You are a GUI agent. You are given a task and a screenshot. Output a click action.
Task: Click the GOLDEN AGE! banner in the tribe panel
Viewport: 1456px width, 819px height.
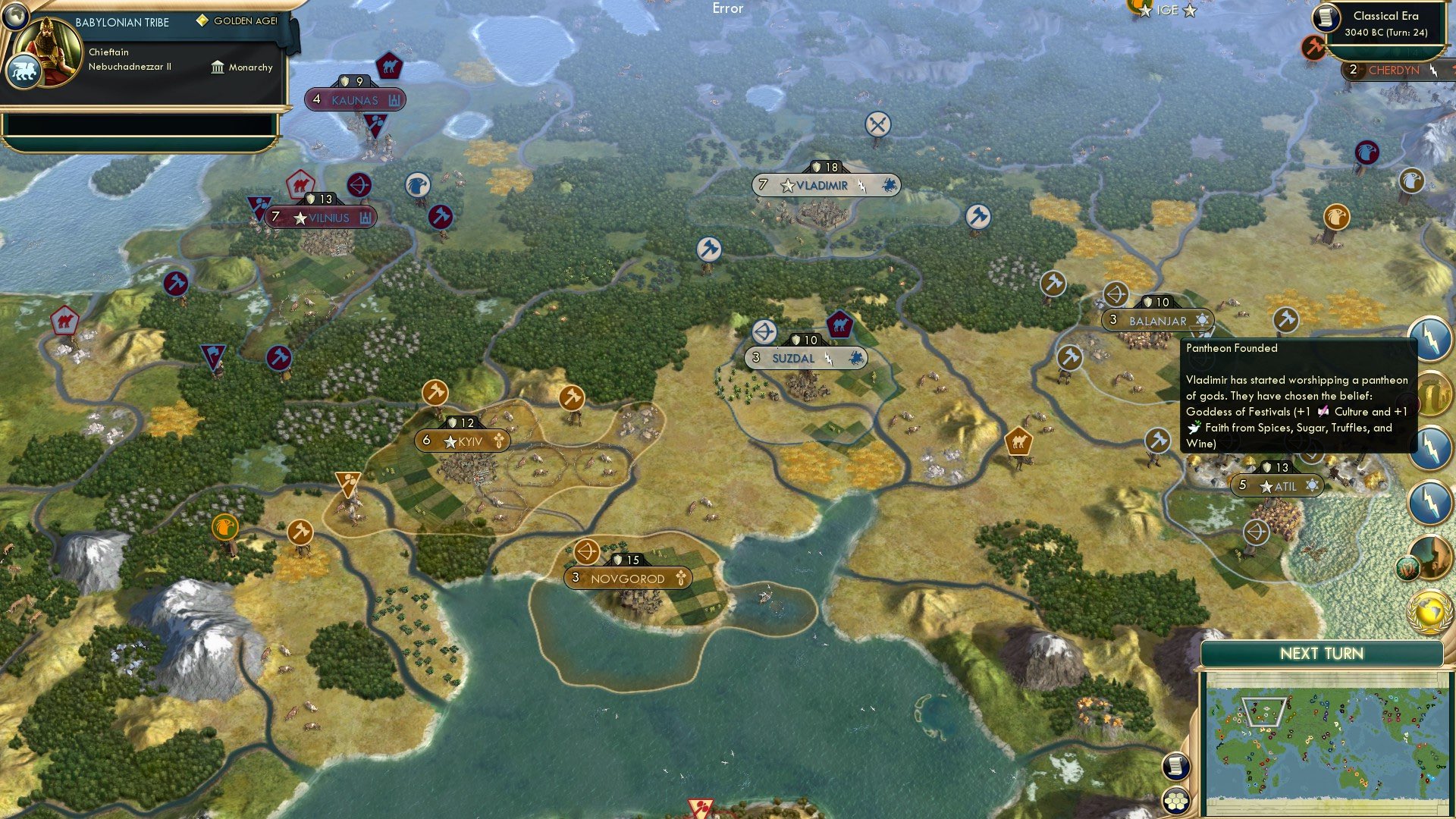237,20
